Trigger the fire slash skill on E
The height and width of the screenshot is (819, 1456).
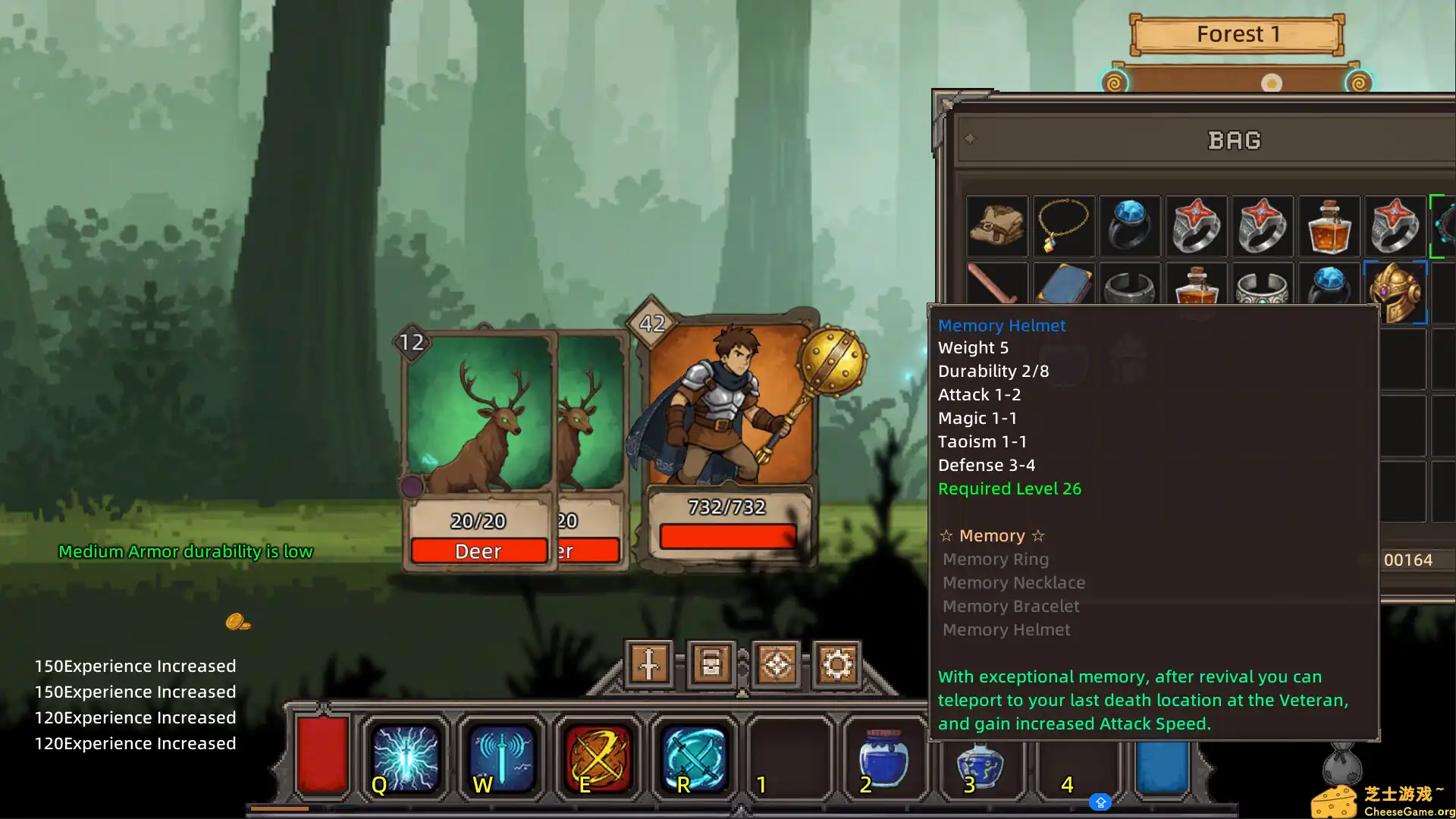[598, 758]
